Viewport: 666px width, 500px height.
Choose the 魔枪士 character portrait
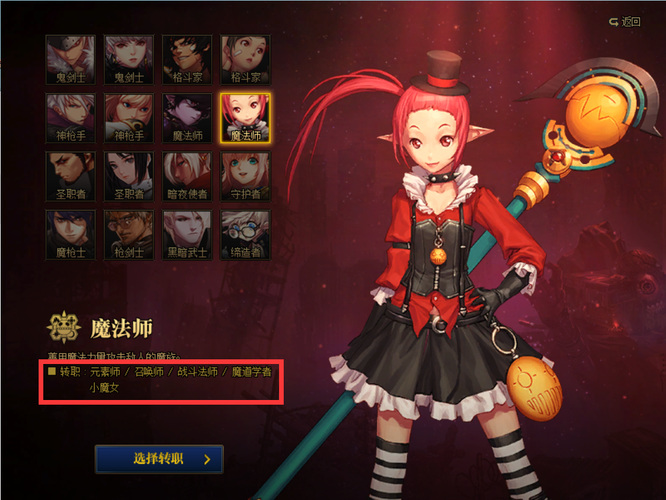70,234
